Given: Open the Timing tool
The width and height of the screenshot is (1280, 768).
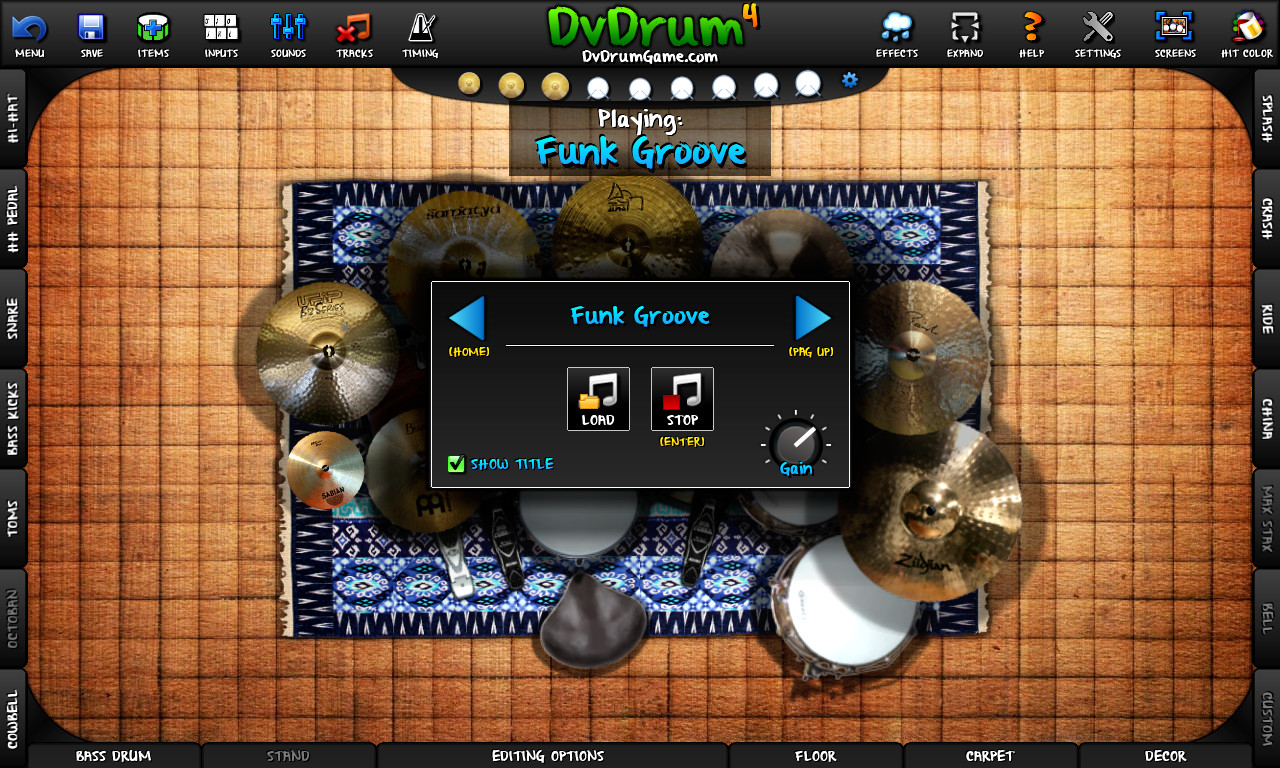Looking at the screenshot, I should [419, 30].
